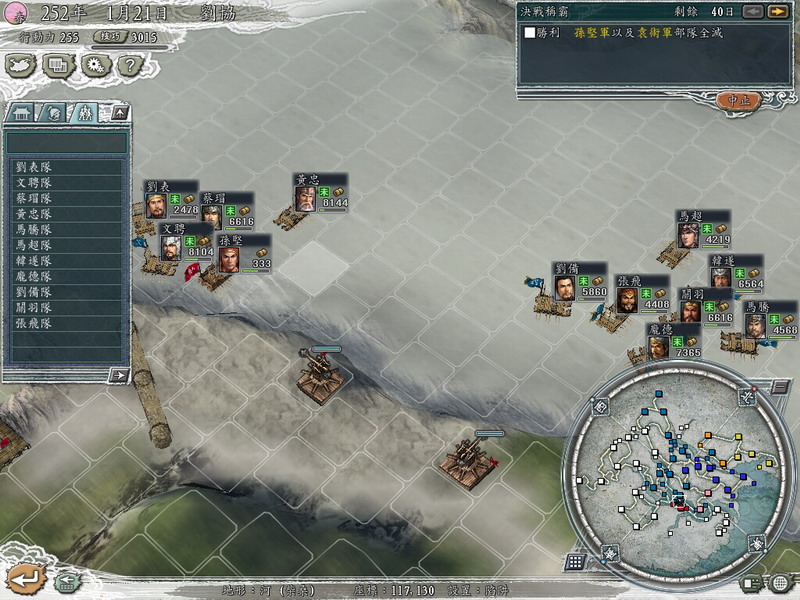Collapse the unit list panel with up arrow

[x=118, y=112]
